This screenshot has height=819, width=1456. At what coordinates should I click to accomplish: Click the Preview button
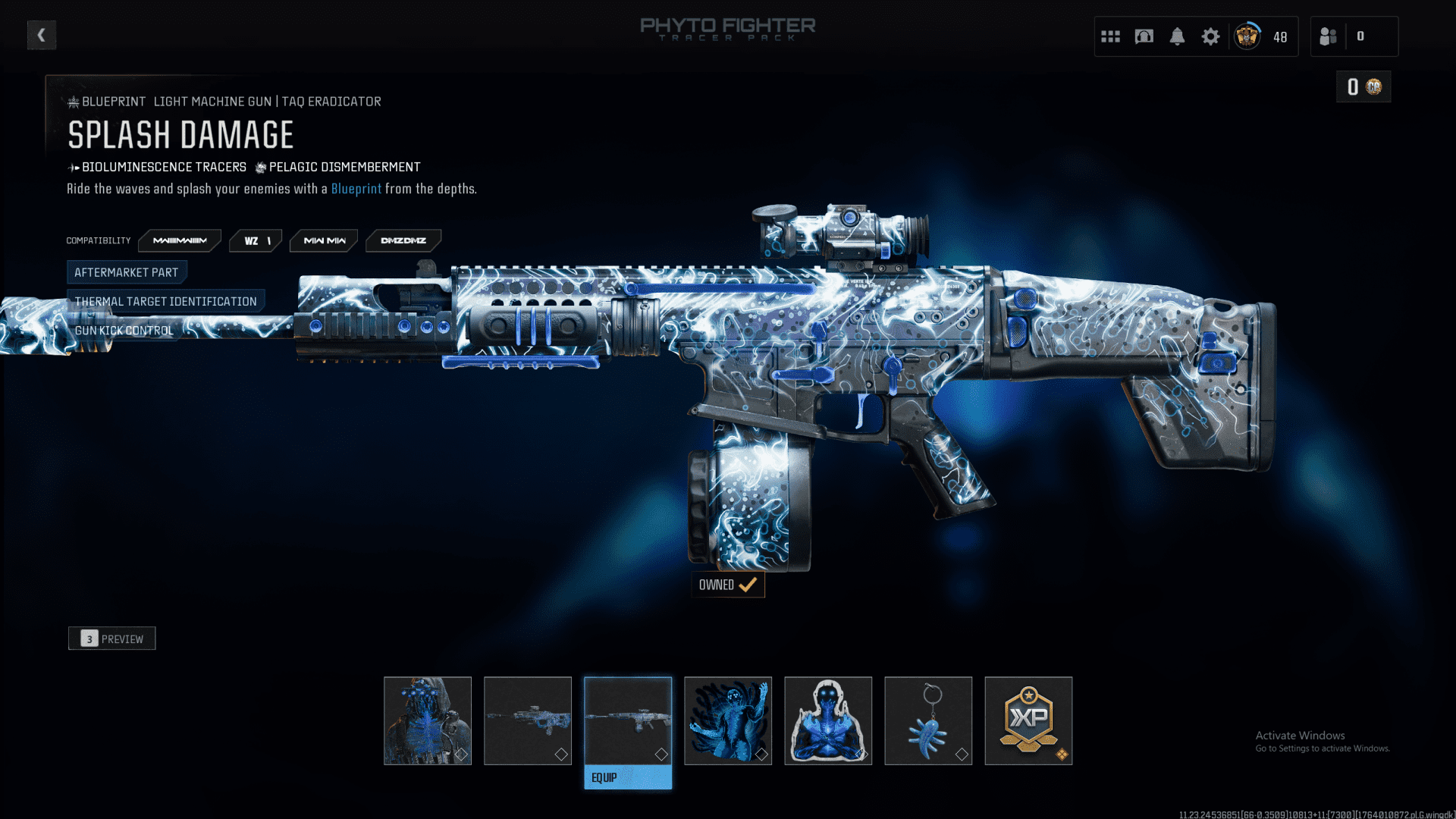[x=112, y=639]
